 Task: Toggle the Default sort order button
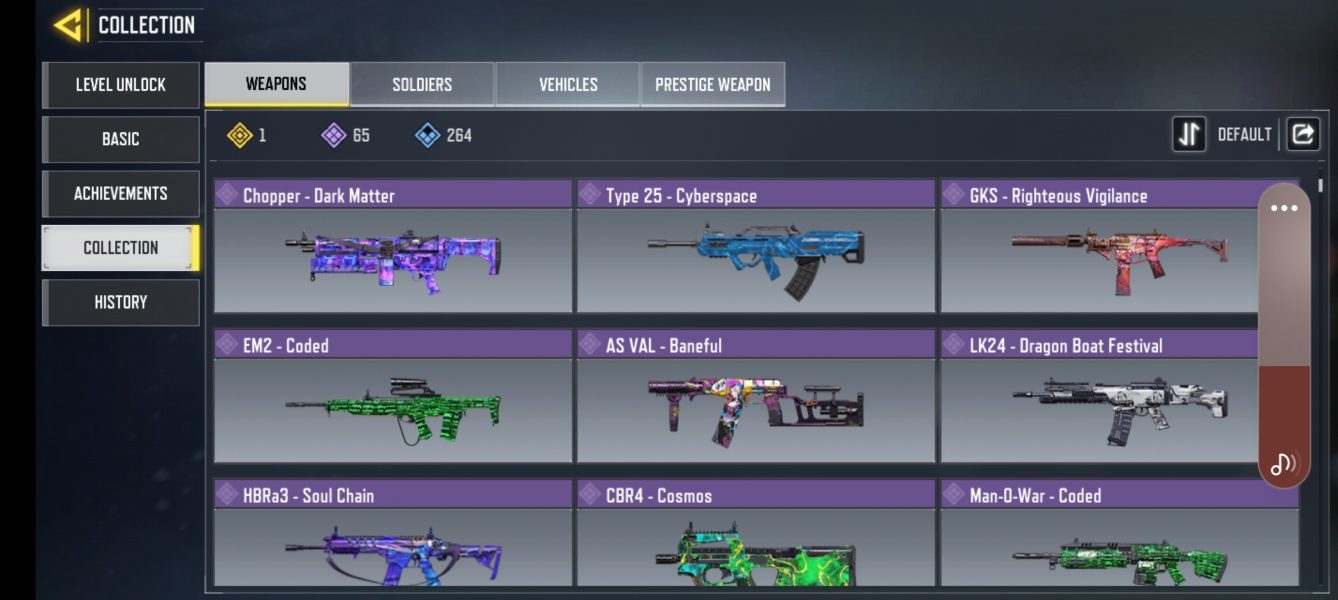pyautogui.click(x=1190, y=134)
